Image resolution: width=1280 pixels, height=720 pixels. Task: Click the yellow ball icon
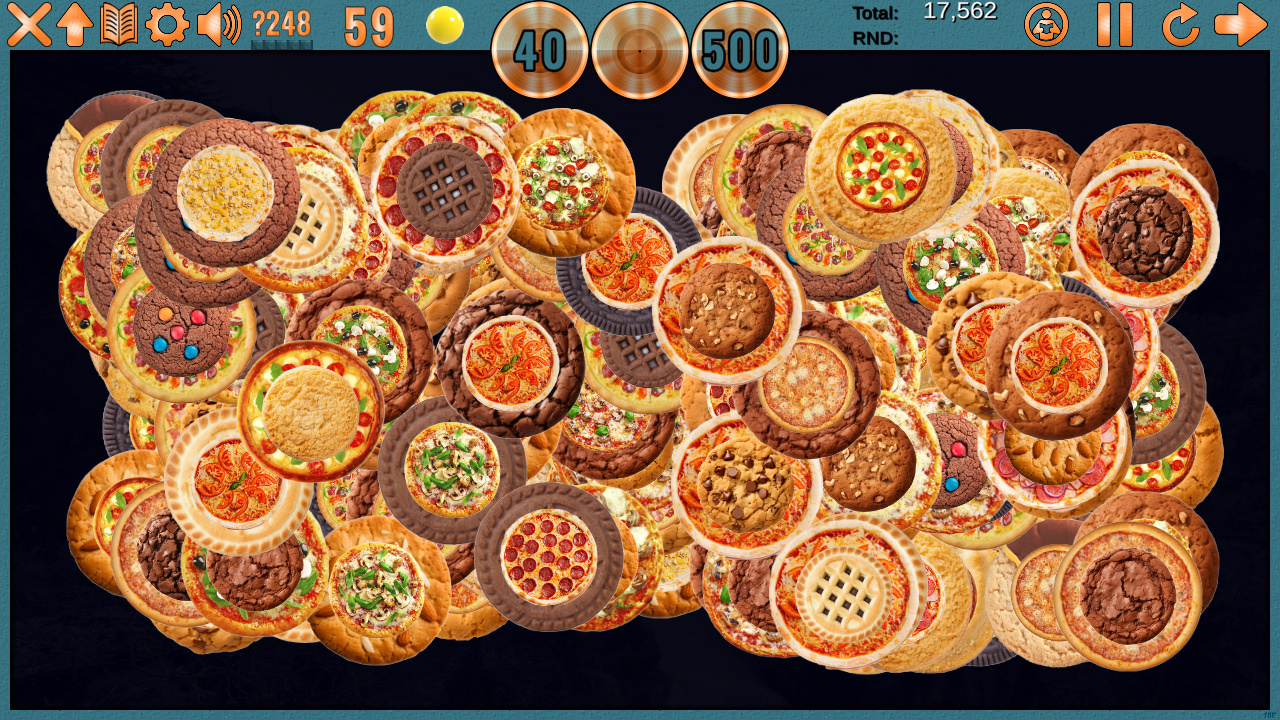click(x=445, y=25)
